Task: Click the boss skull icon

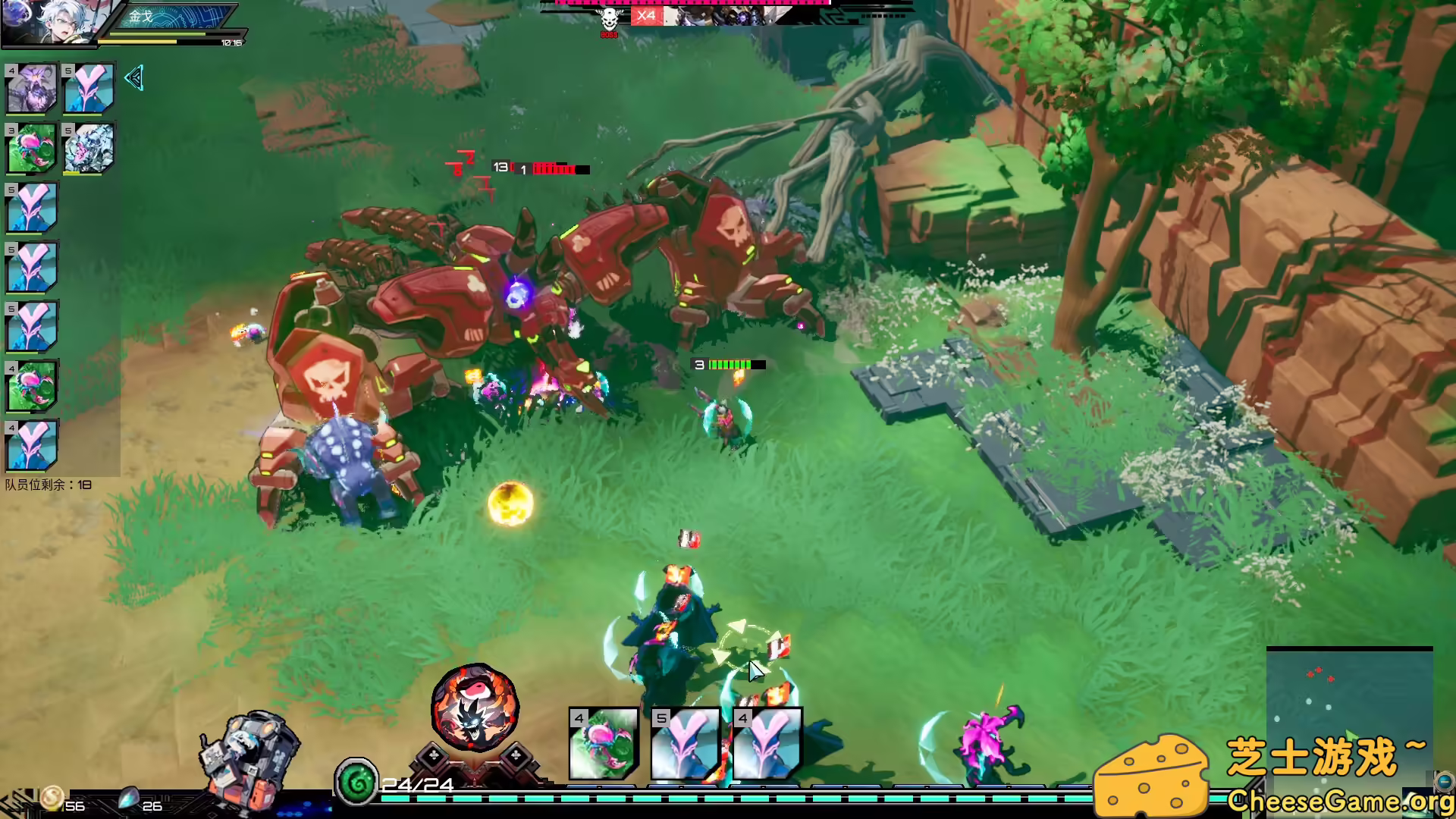Action: (609, 18)
